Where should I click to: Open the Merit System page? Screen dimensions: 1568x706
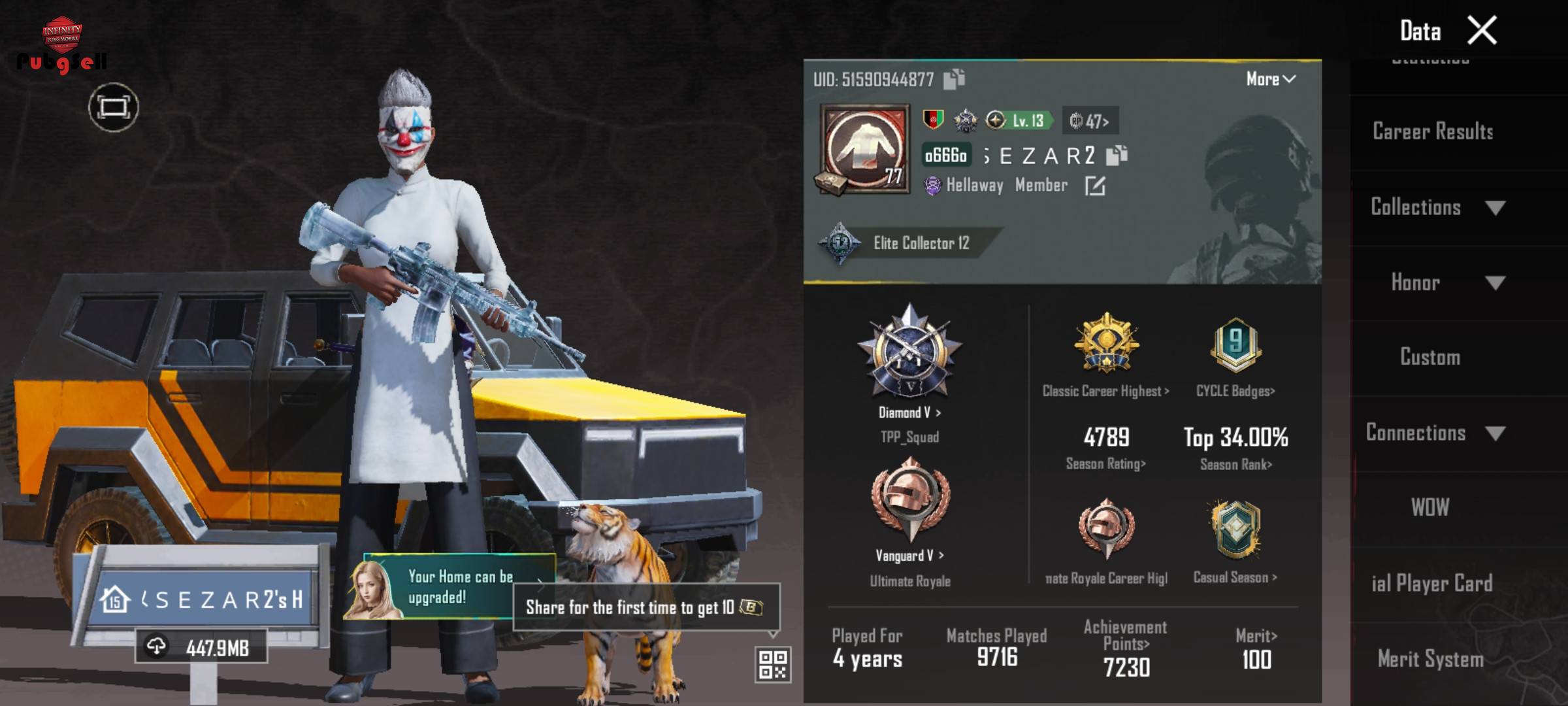1430,659
